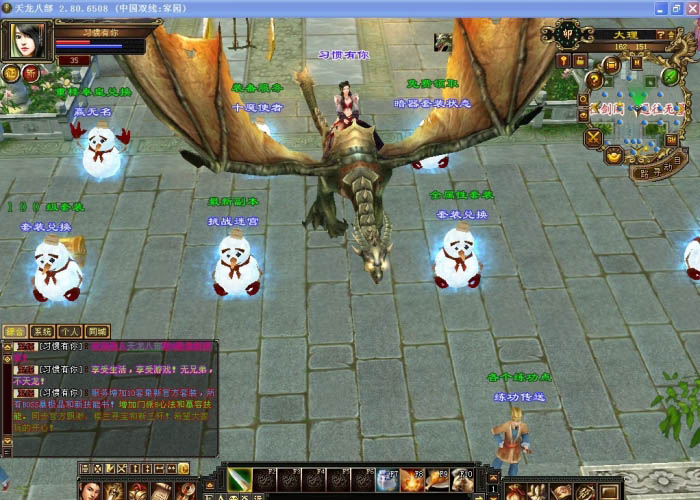Viewport: 700px width, 500px height.
Task: Switch to the 个人 chat tab
Action: [69, 331]
